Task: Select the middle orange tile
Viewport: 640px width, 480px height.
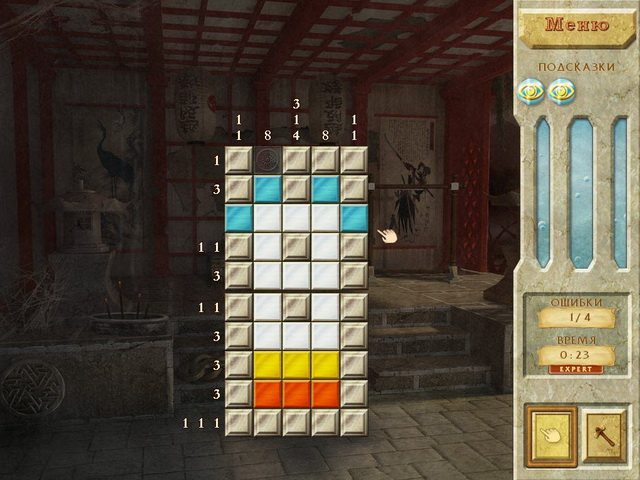Action: coord(296,393)
